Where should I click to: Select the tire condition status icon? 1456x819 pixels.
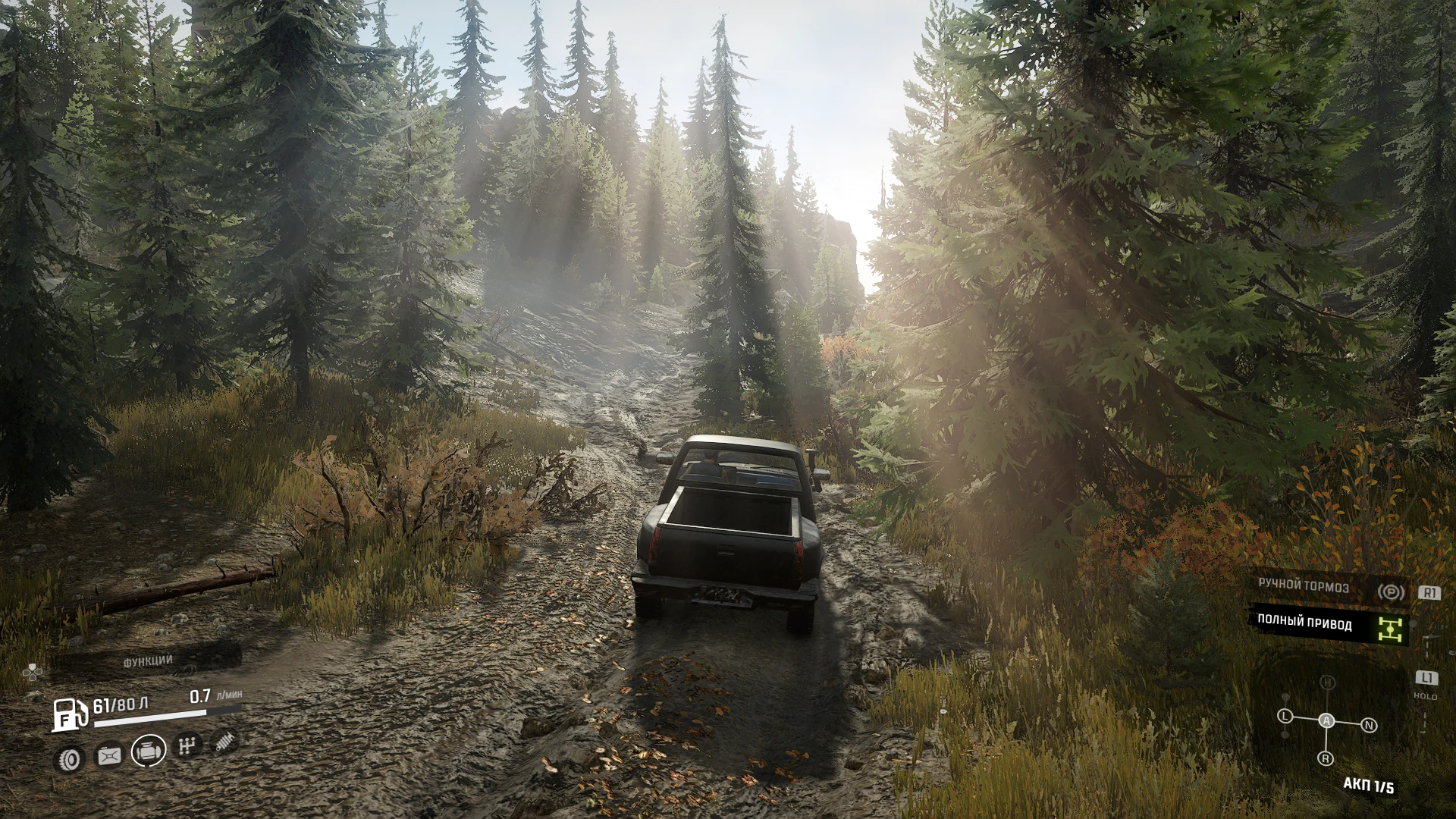pyautogui.click(x=70, y=758)
